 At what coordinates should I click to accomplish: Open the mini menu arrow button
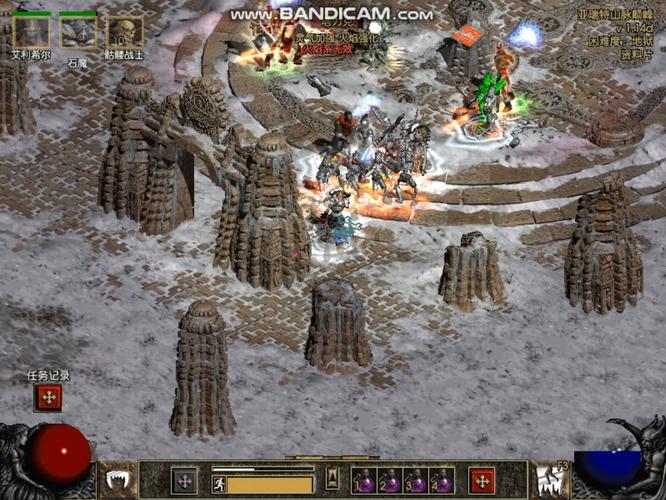332,478
